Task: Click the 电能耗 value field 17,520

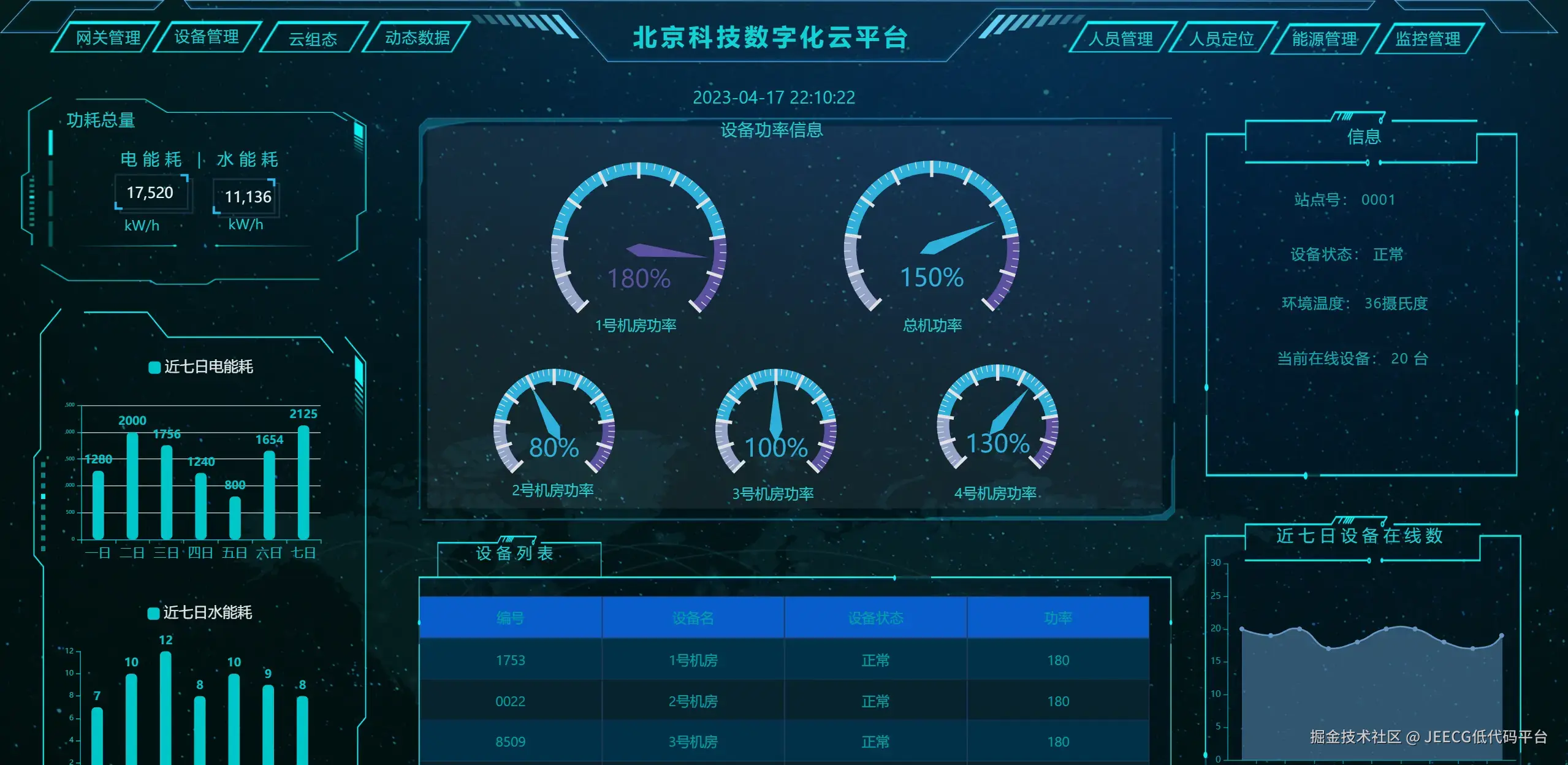Action: pos(151,193)
